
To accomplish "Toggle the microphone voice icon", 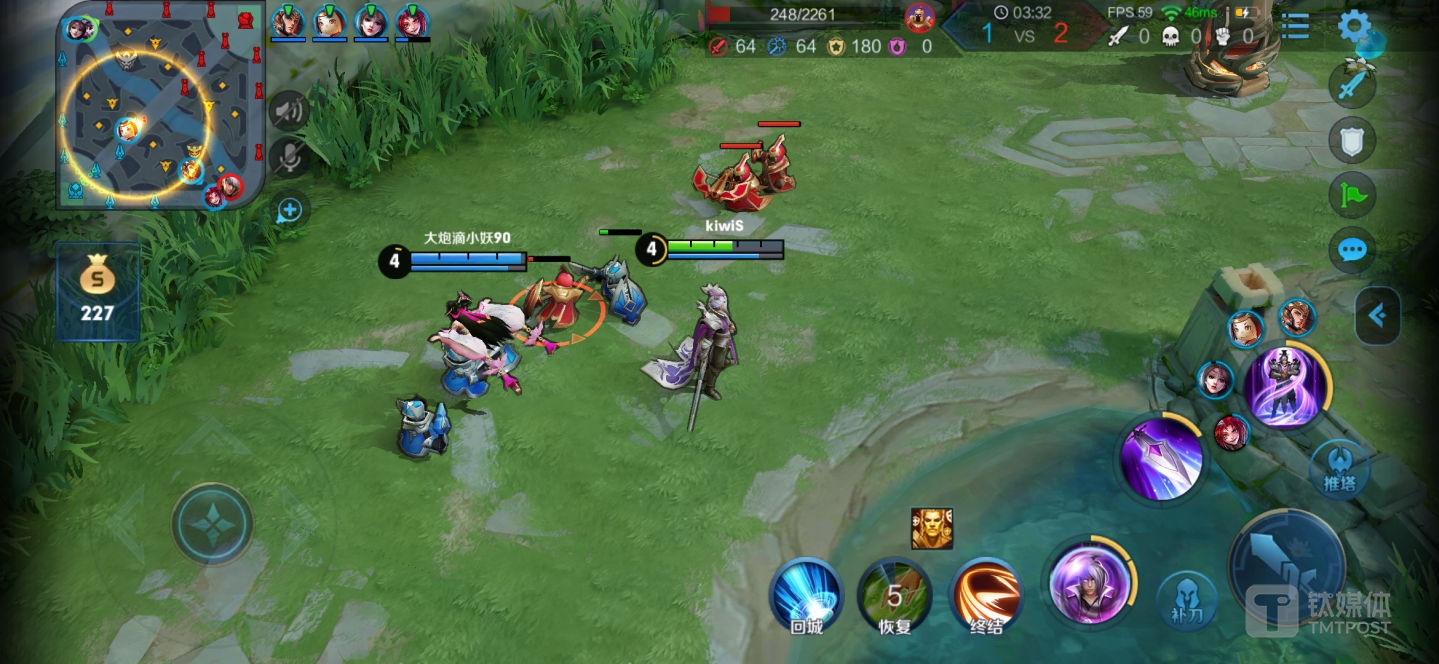I will 289,158.
